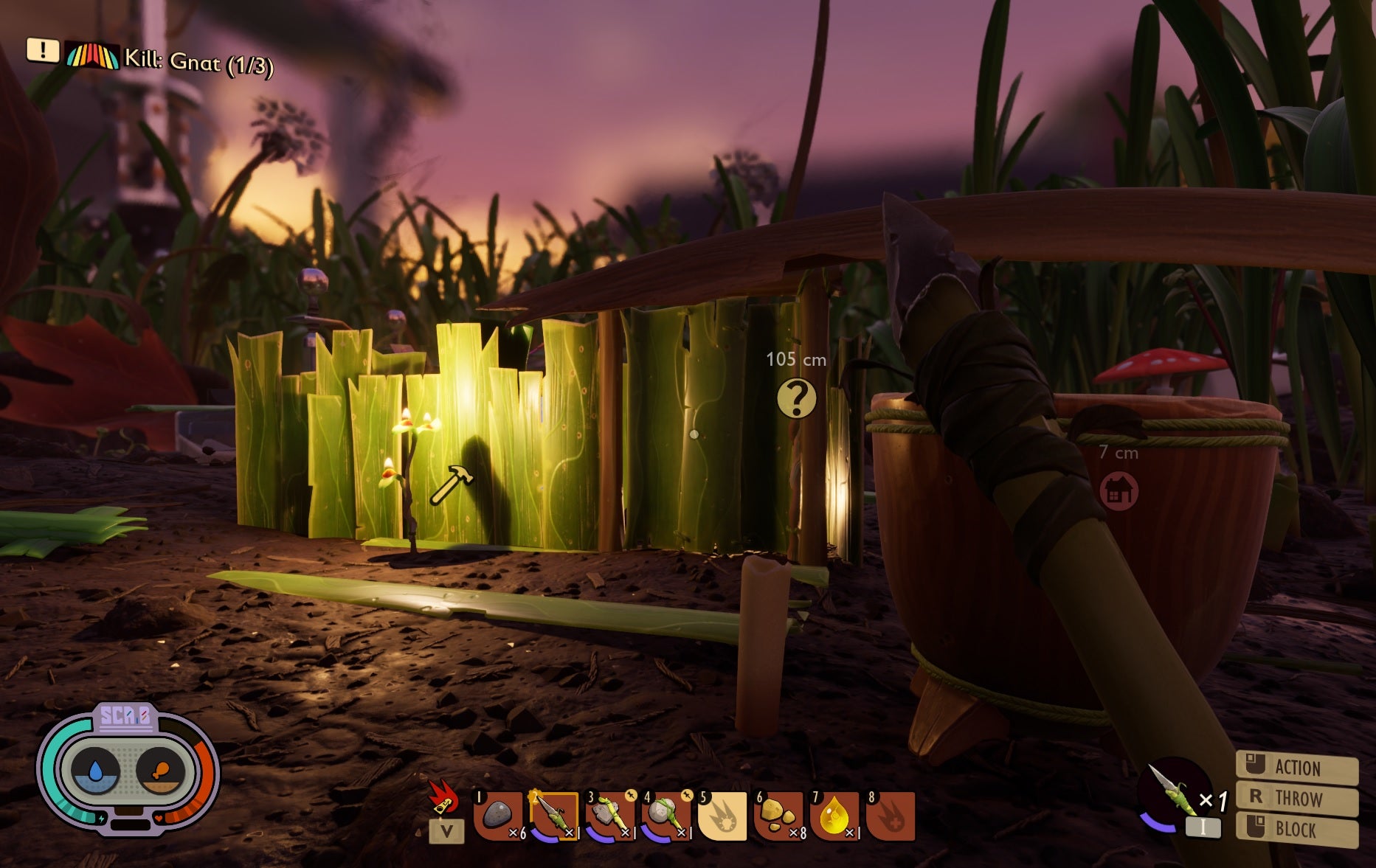Click the quest exclamation mark icon
Image resolution: width=1376 pixels, height=868 pixels.
42,52
